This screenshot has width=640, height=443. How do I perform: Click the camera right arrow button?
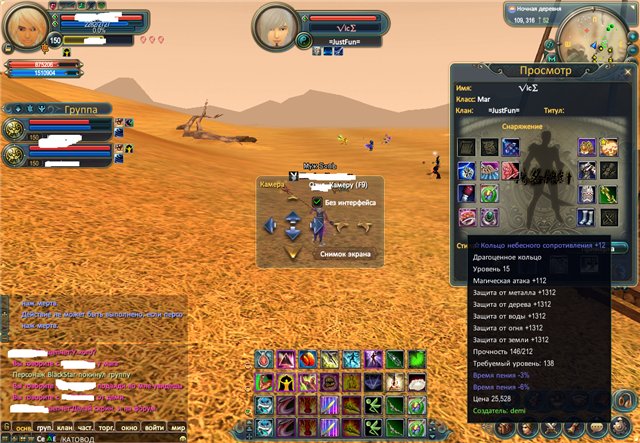pos(316,226)
